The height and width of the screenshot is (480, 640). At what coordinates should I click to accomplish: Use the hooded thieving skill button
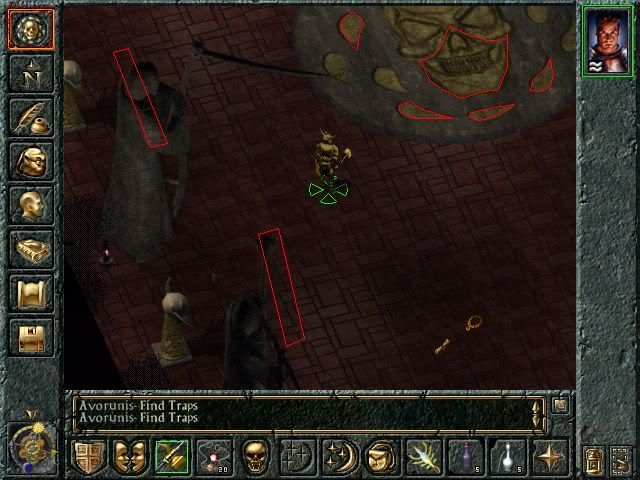378,457
